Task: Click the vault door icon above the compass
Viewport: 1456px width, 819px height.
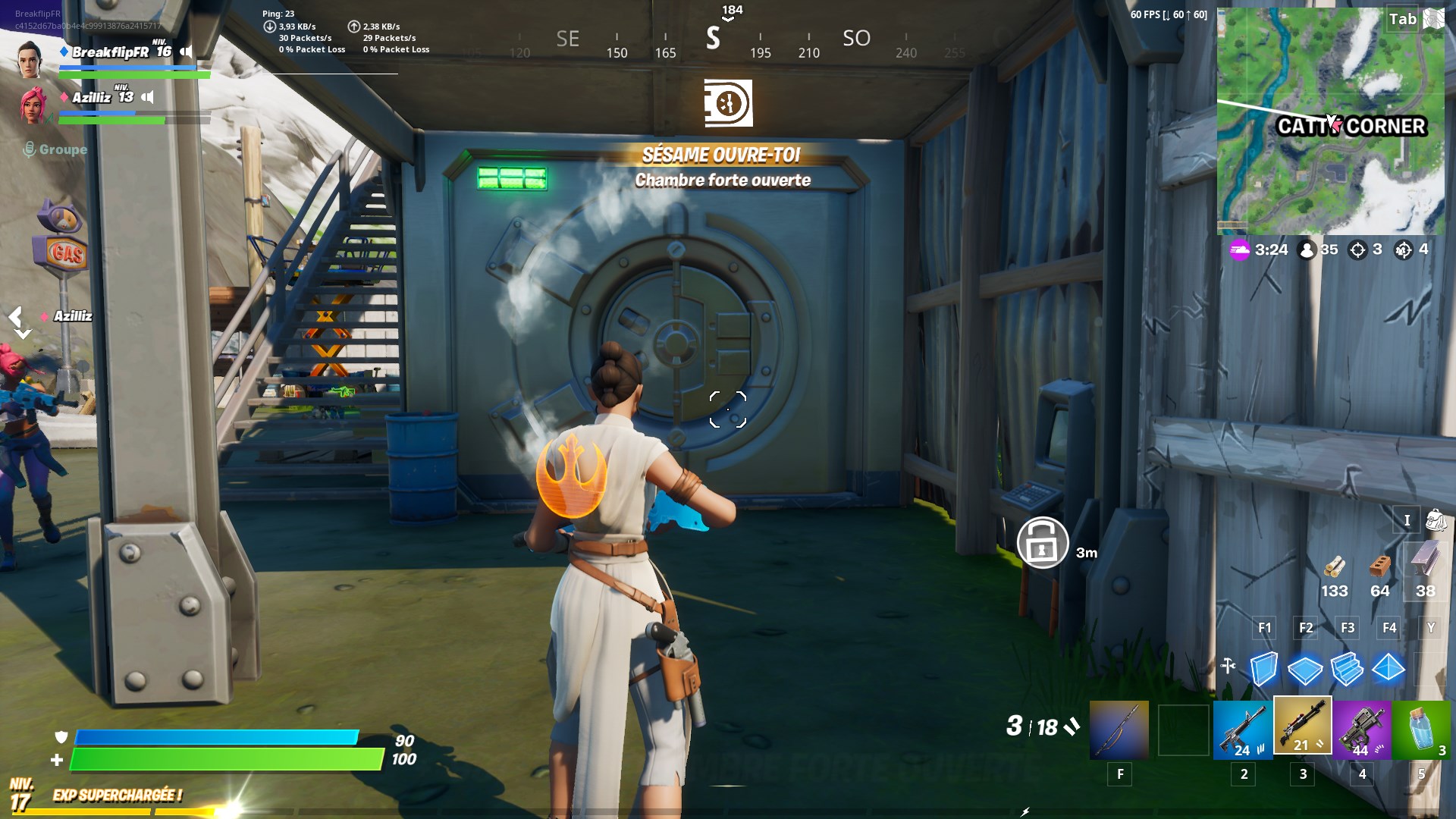Action: [x=728, y=104]
